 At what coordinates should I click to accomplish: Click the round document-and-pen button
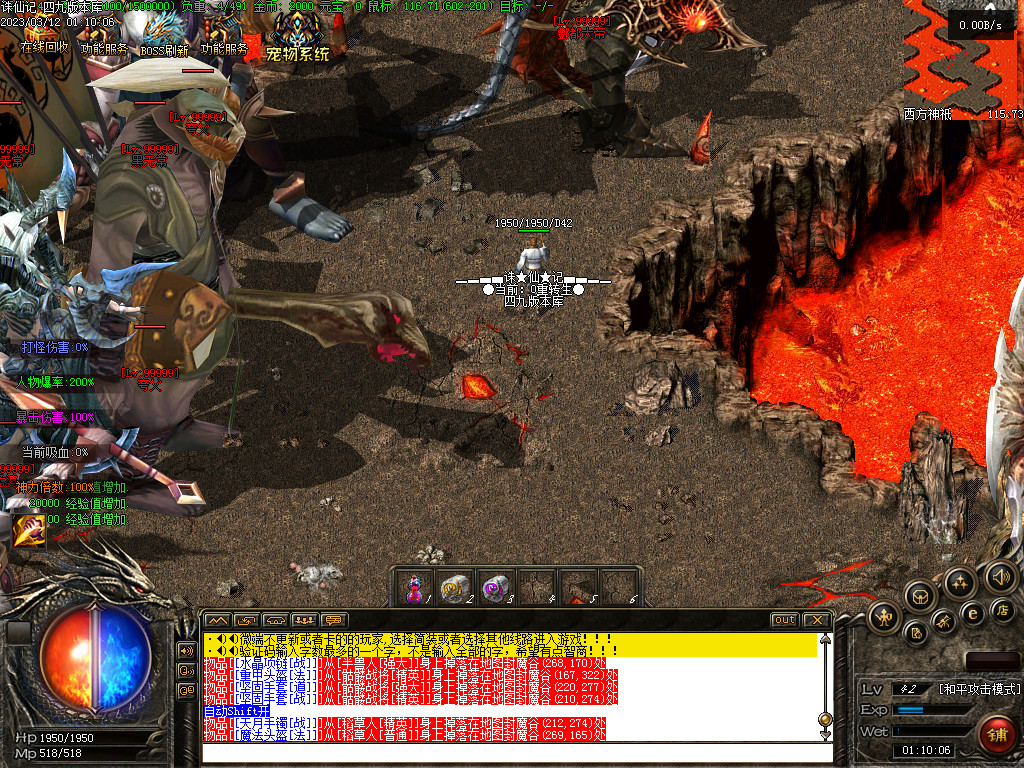[x=916, y=633]
